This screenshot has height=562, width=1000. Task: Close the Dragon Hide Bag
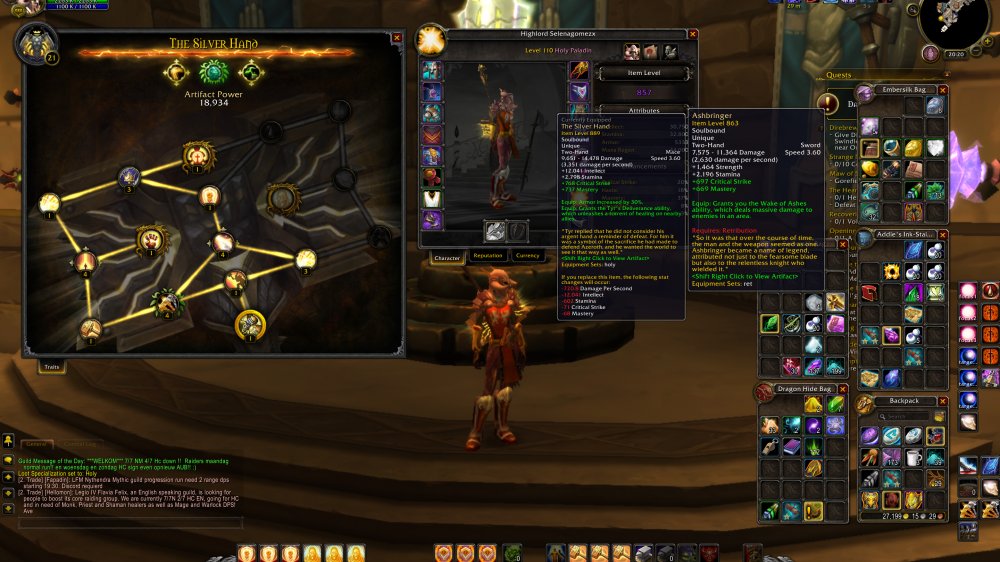coord(842,388)
